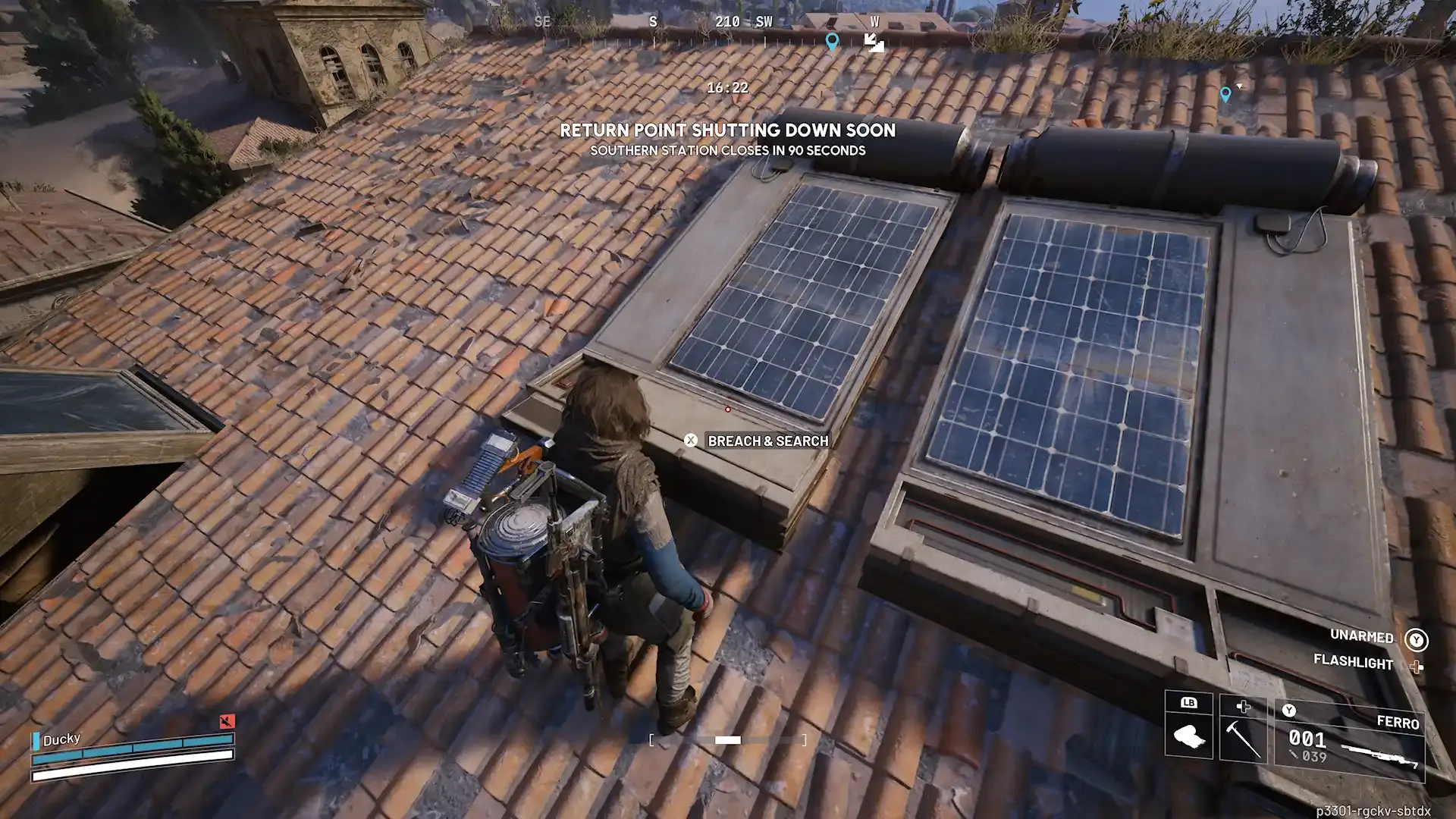Image resolution: width=1456 pixels, height=819 pixels.
Task: Click the 16:22 mission timer
Action: (x=726, y=88)
